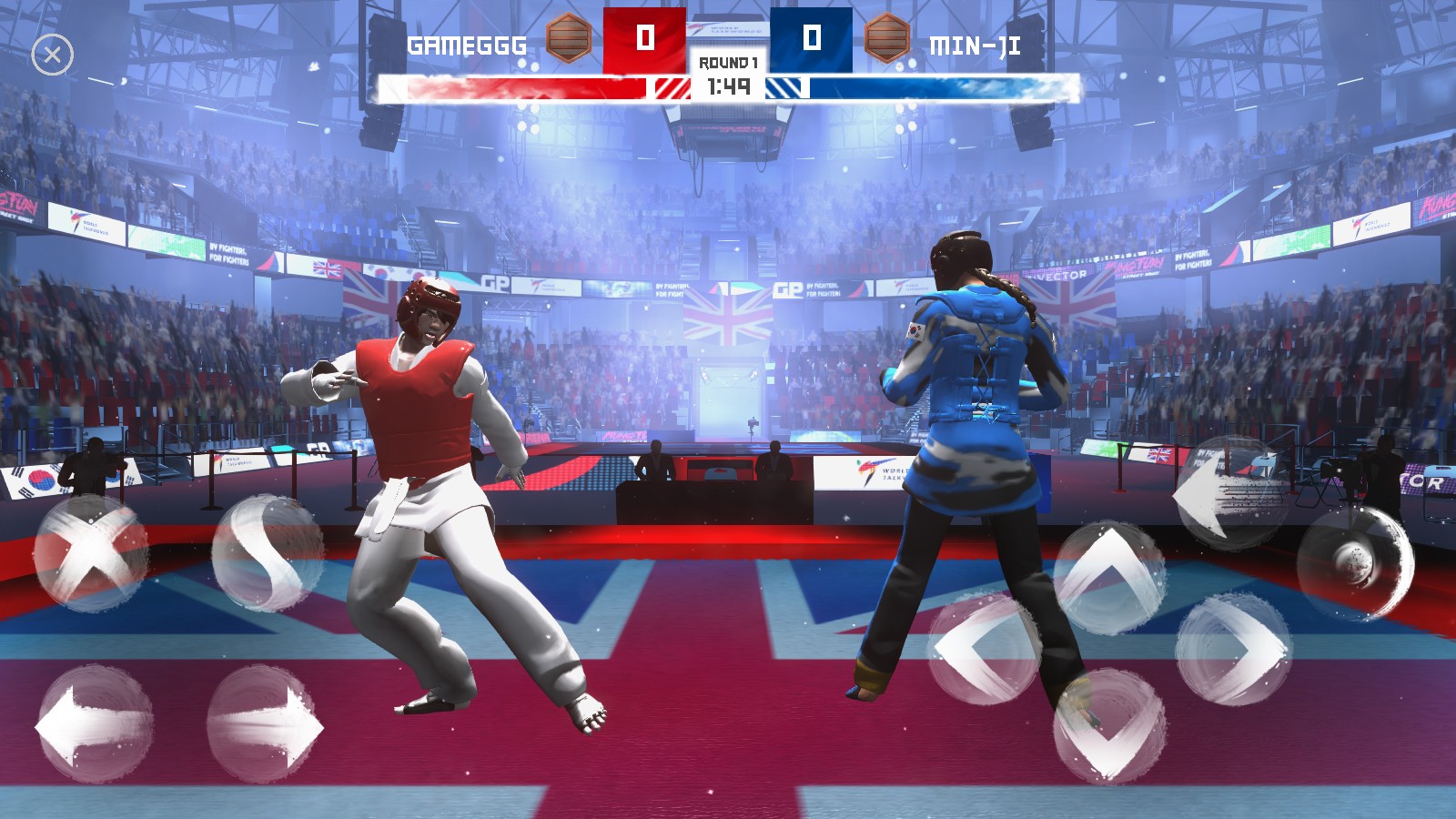The width and height of the screenshot is (1456, 819).
Task: Tap the brush-stroke X block button
Action: pos(91,552)
